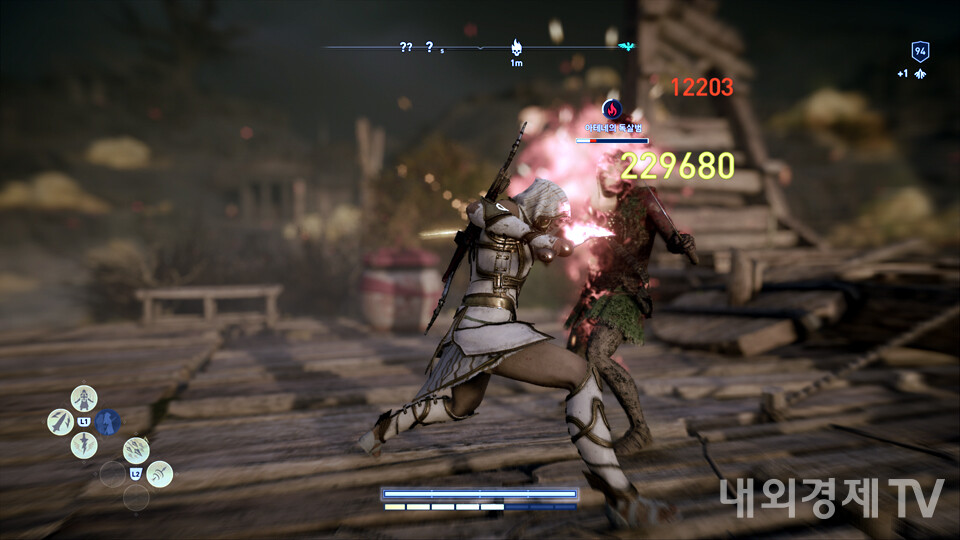Select the blue hooded figure ability
This screenshot has height=540, width=960.
click(108, 422)
